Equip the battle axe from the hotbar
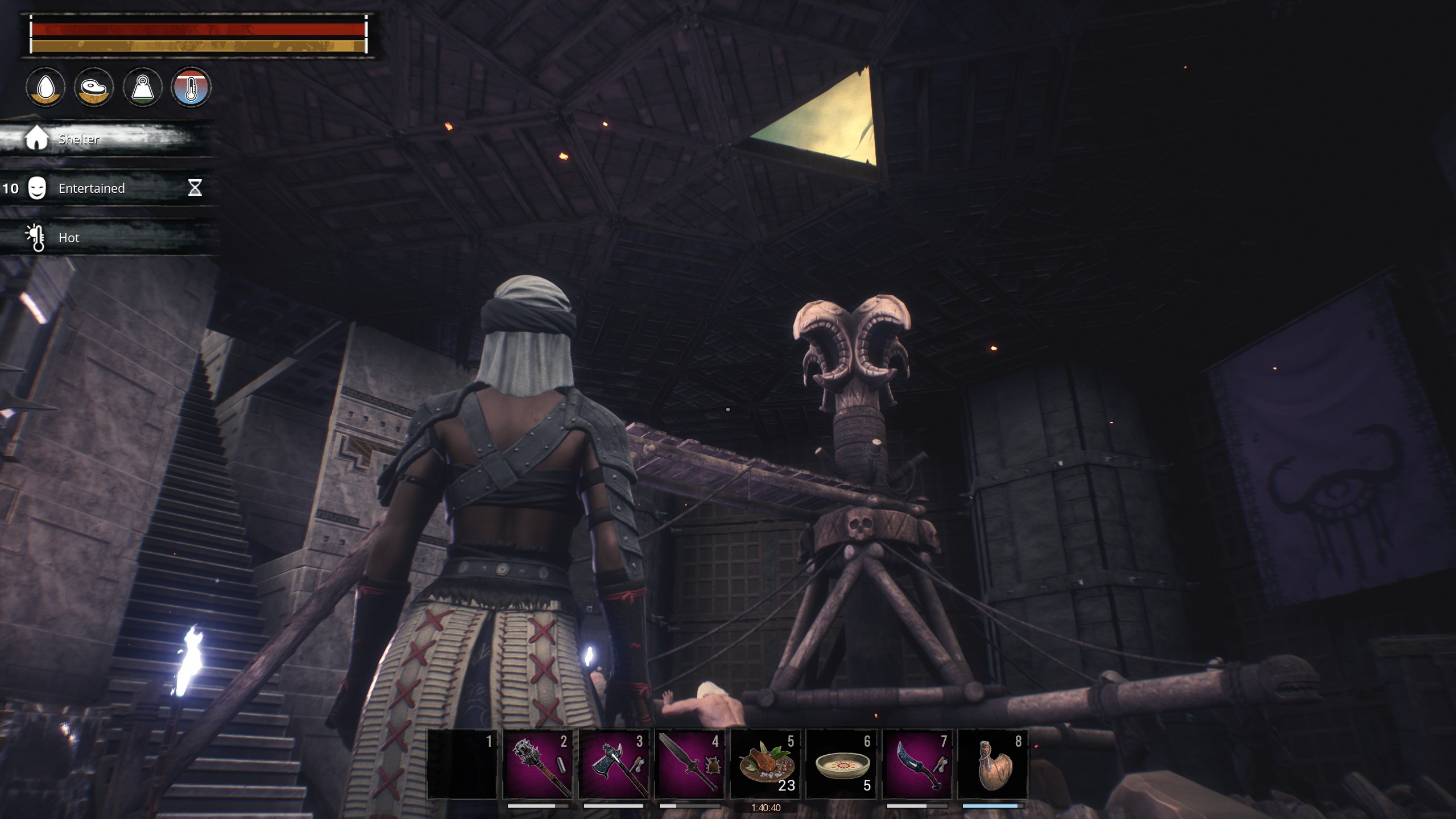 [614, 764]
